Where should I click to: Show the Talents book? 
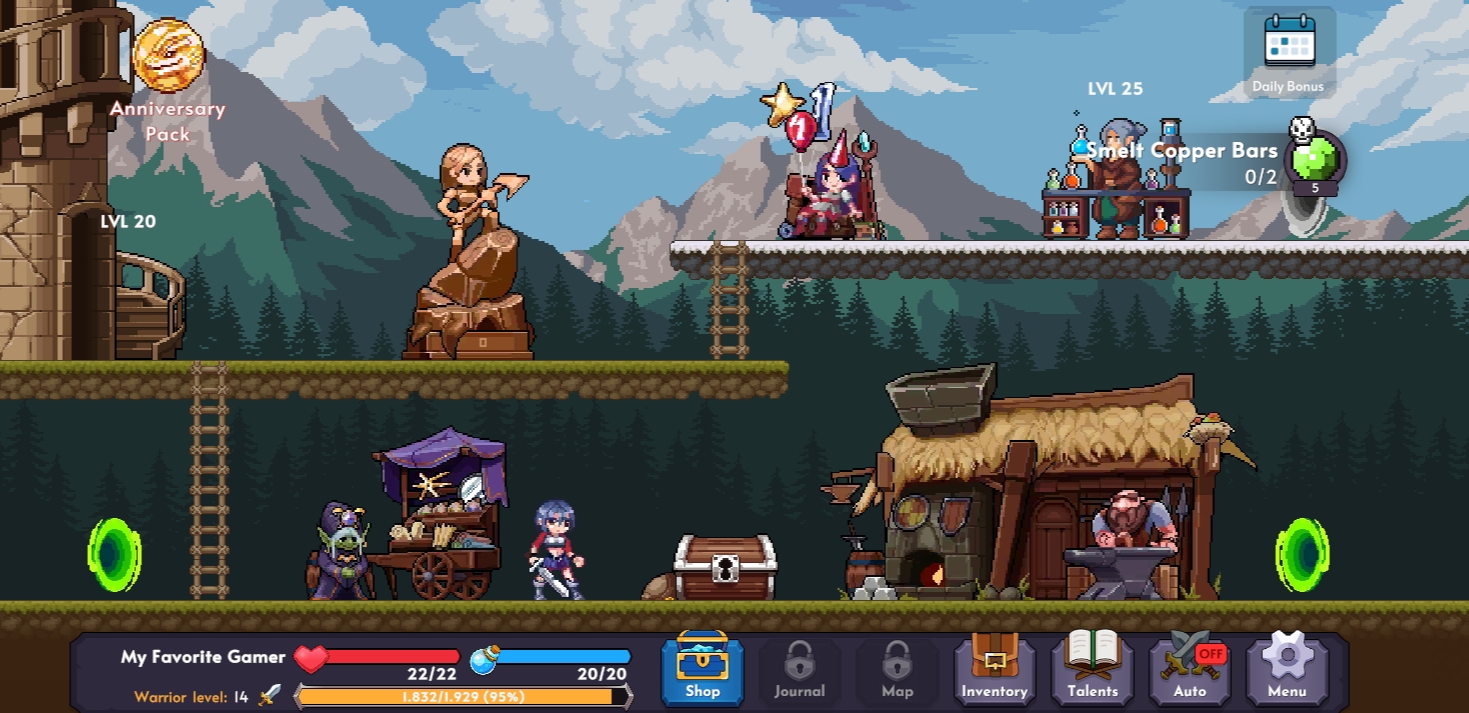click(x=1092, y=668)
